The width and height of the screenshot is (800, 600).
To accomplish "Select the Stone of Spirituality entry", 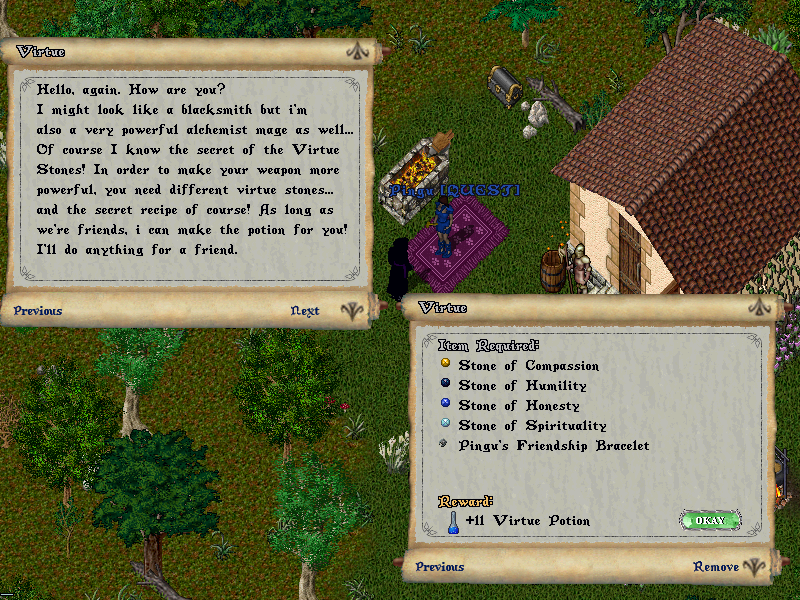I will tap(531, 426).
